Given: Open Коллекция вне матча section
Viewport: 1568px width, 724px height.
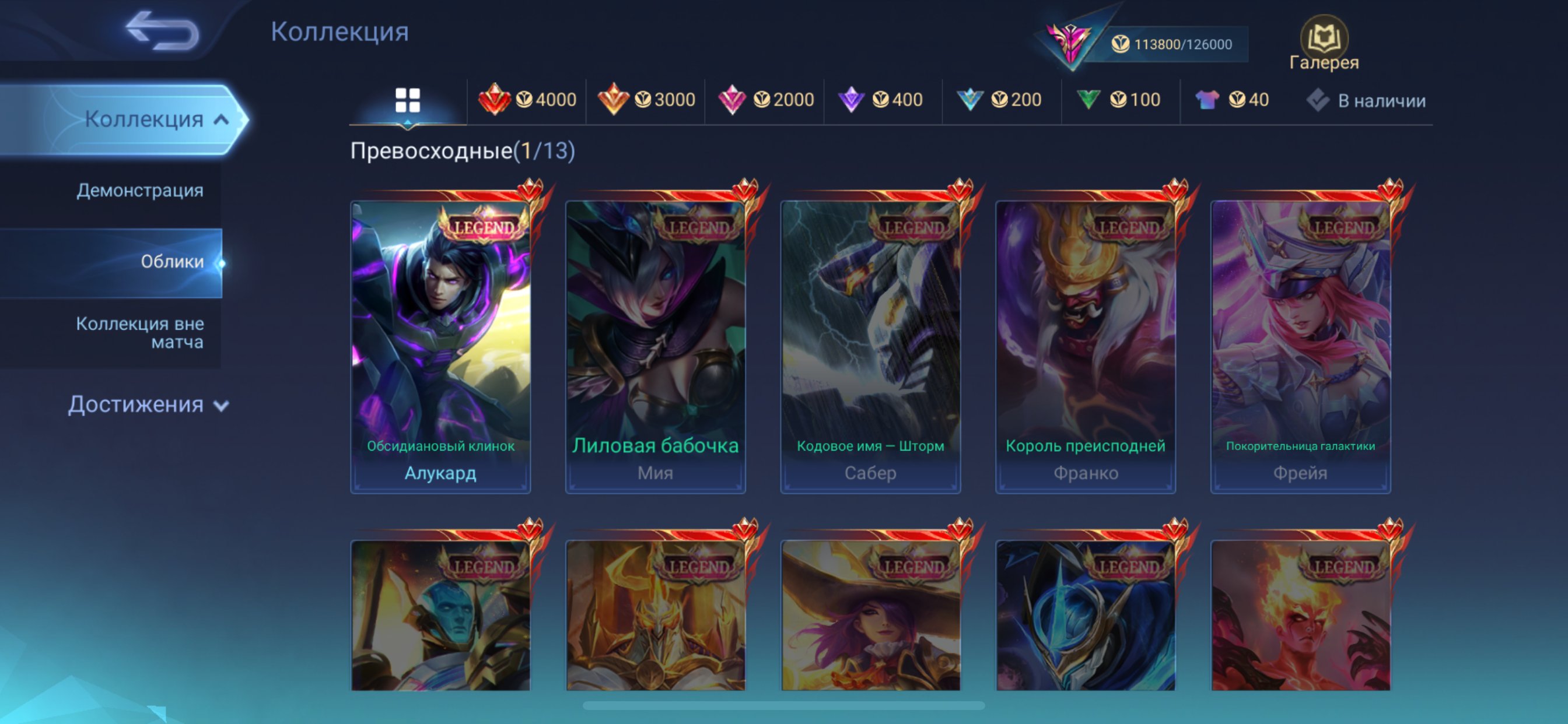Looking at the screenshot, I should (139, 332).
